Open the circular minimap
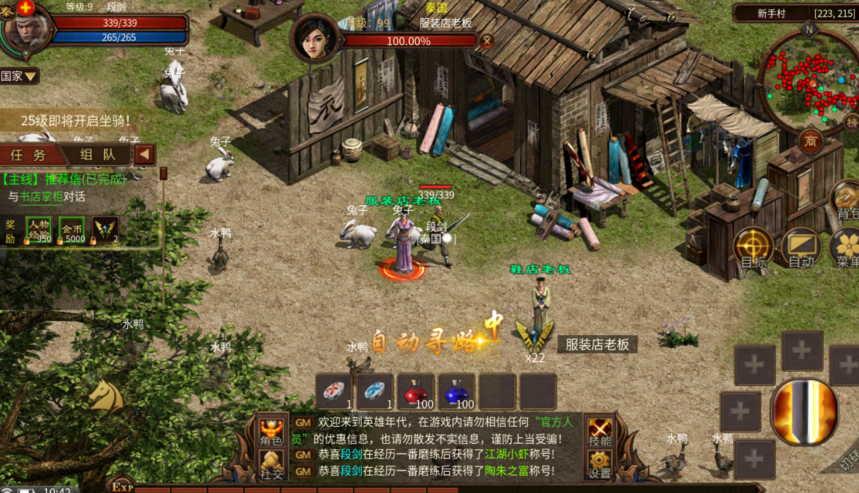 tap(808, 77)
